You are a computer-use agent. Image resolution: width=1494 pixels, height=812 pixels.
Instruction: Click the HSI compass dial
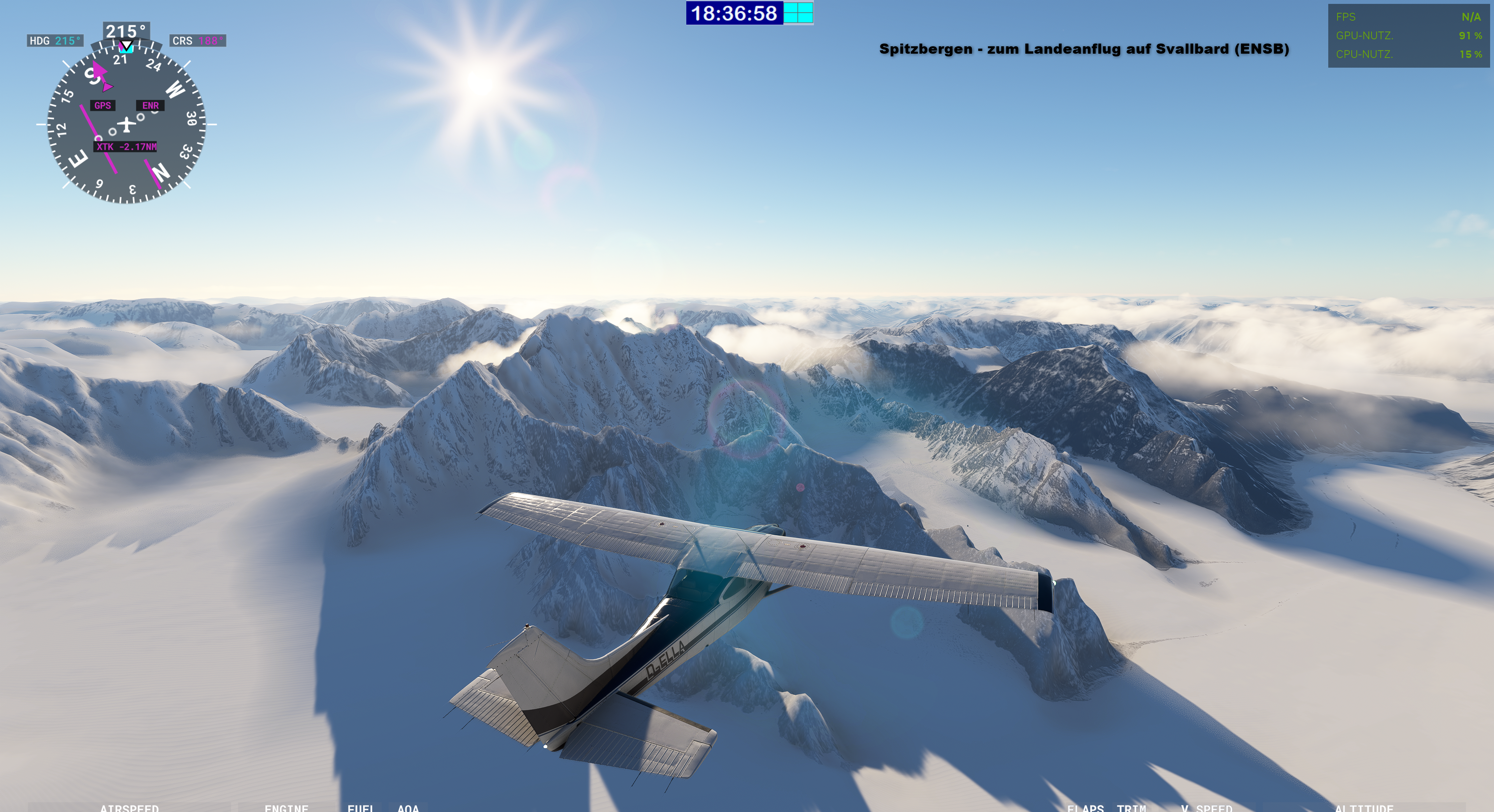point(126,124)
